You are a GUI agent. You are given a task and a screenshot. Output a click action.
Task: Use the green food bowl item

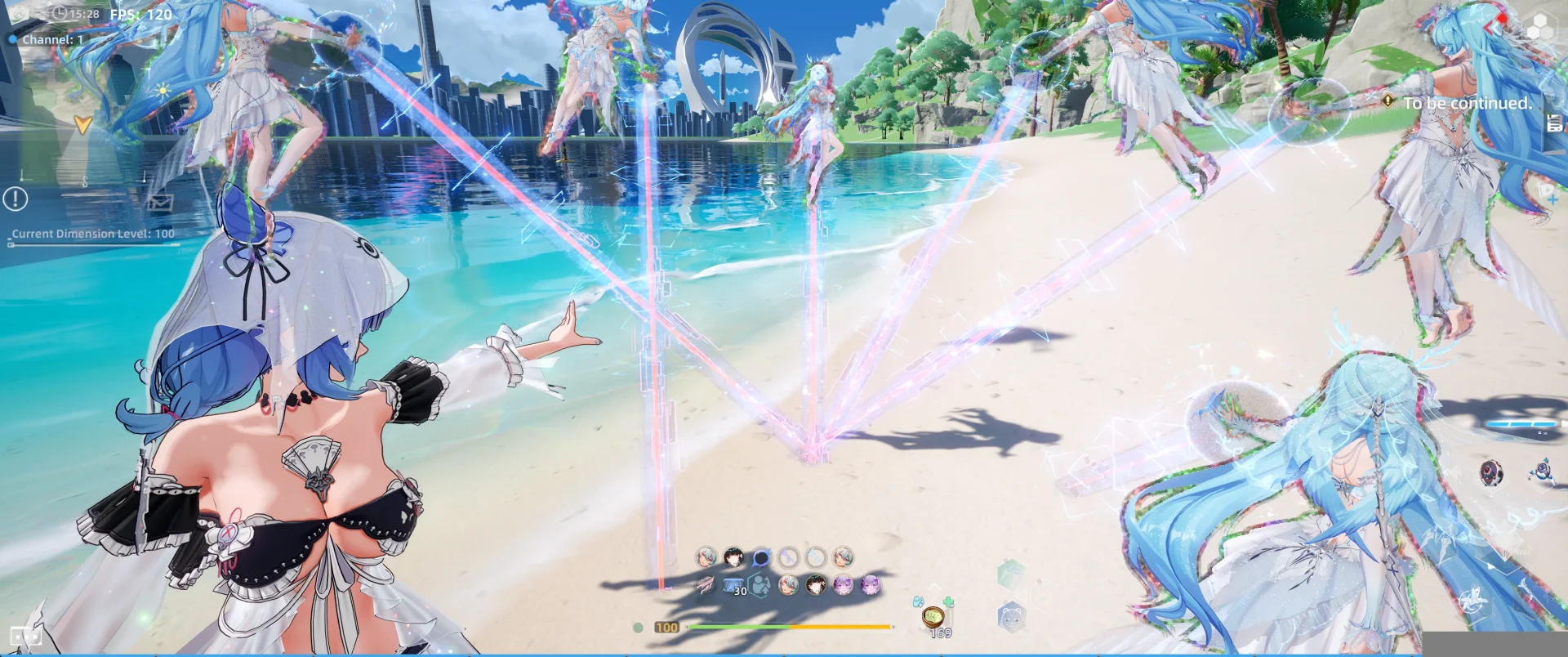933,617
